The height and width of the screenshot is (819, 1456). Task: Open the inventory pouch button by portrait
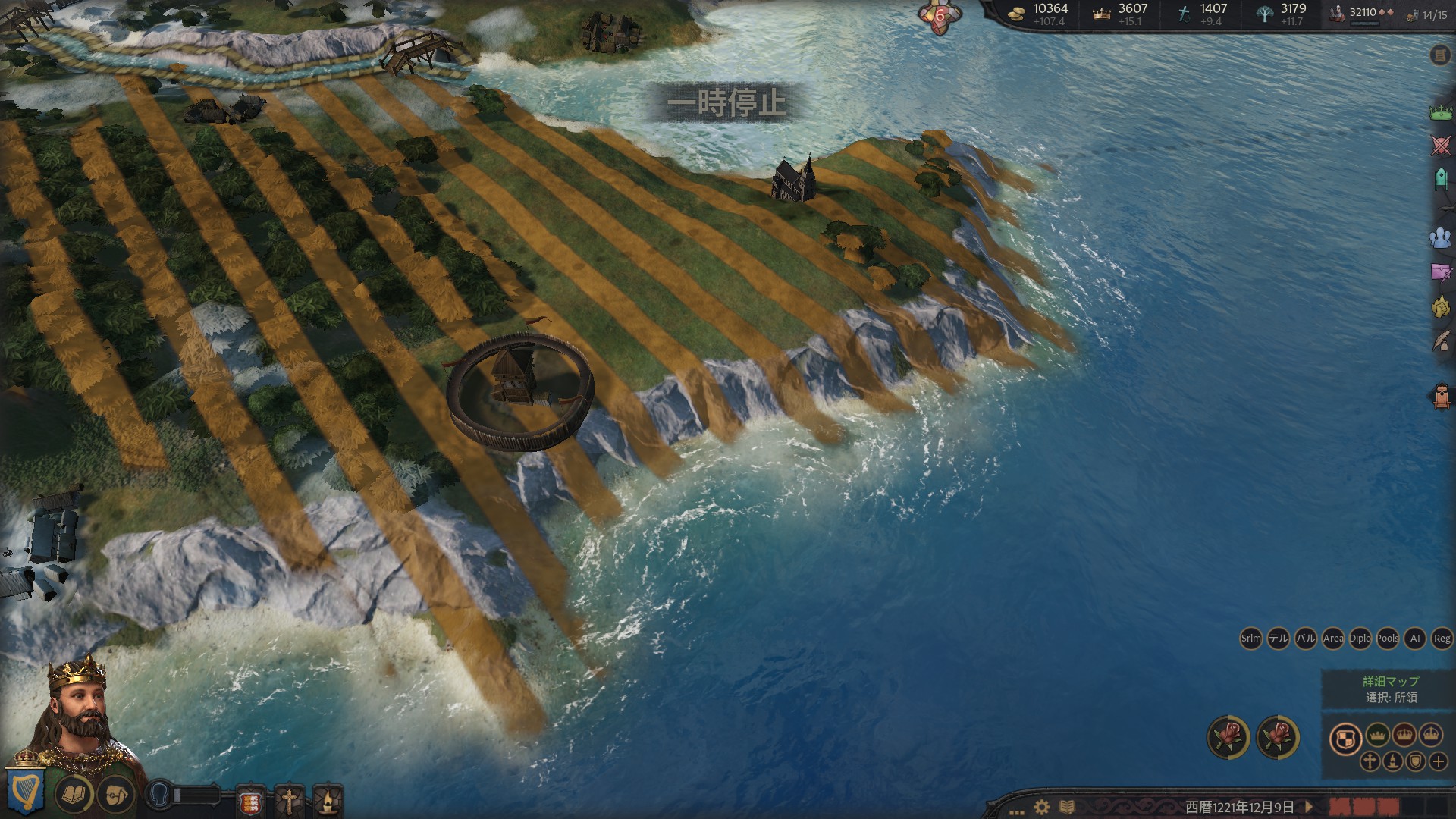[115, 795]
